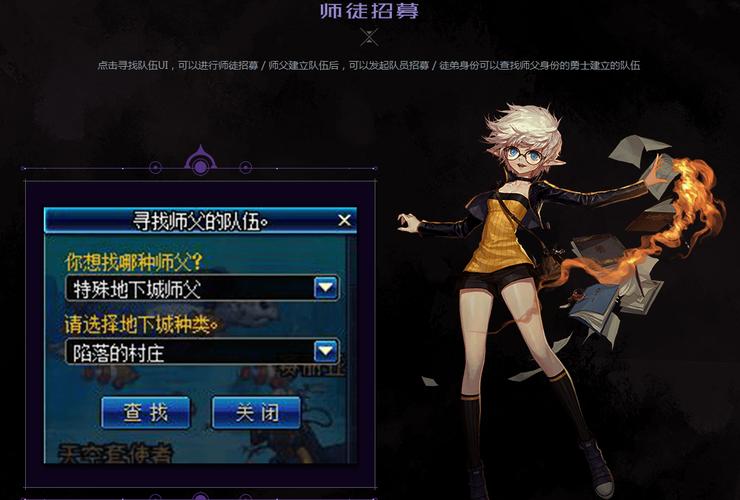Close the 寻找师父的队伍 dialog with the X
The height and width of the screenshot is (500, 740).
[x=344, y=220]
